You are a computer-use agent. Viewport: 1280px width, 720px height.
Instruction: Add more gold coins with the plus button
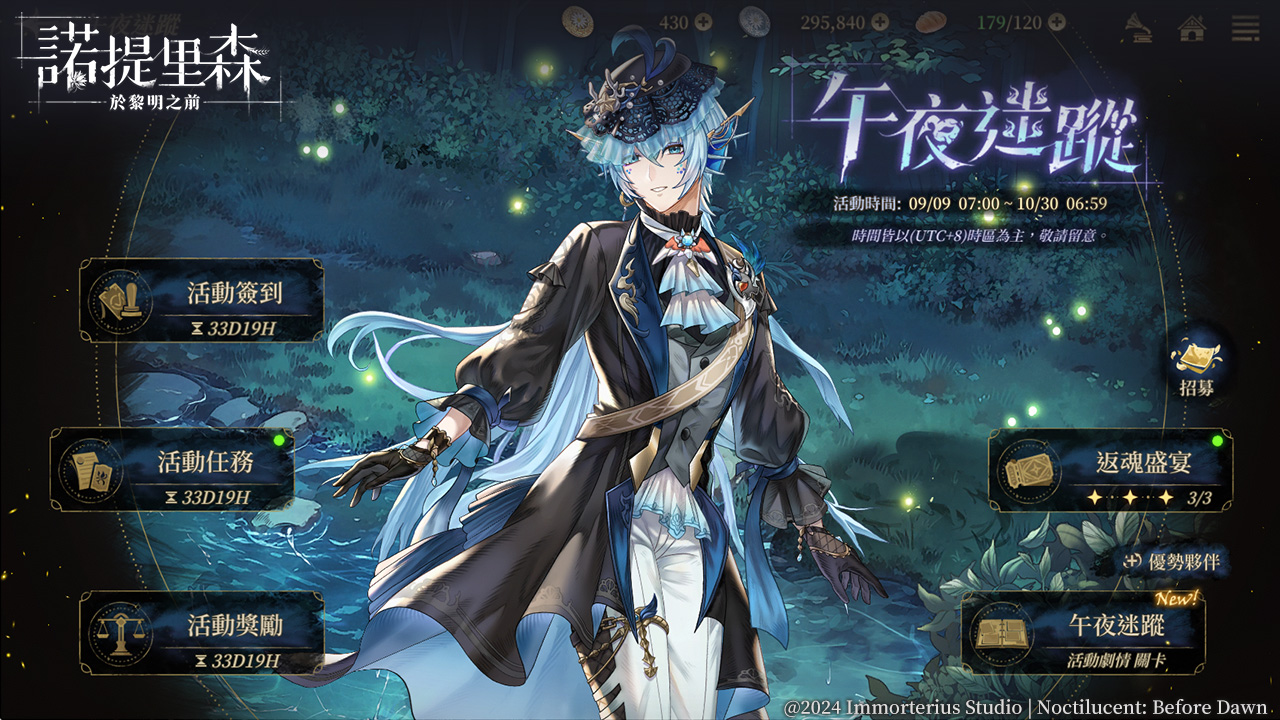coord(703,22)
